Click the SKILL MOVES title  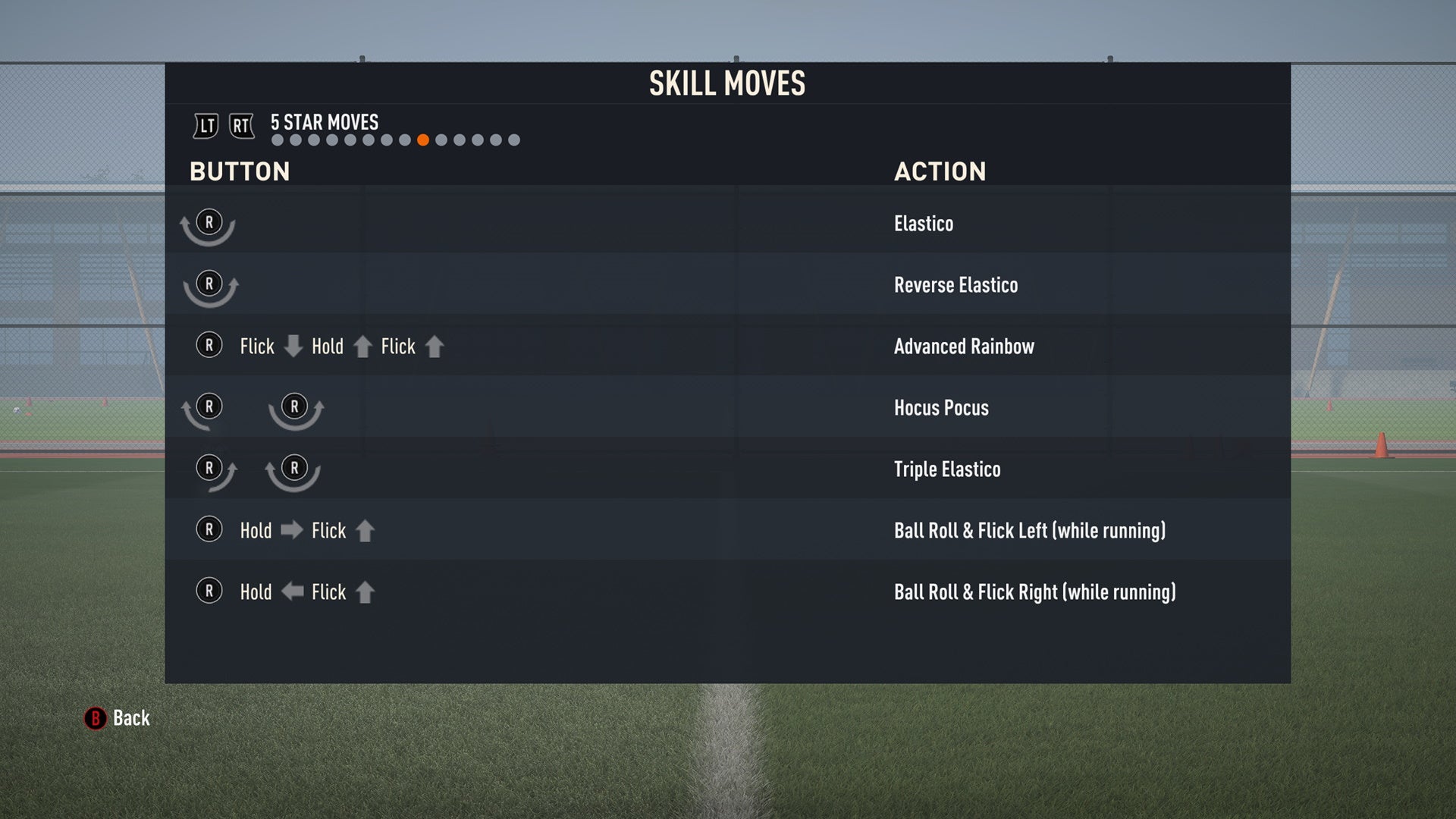pyautogui.click(x=726, y=83)
